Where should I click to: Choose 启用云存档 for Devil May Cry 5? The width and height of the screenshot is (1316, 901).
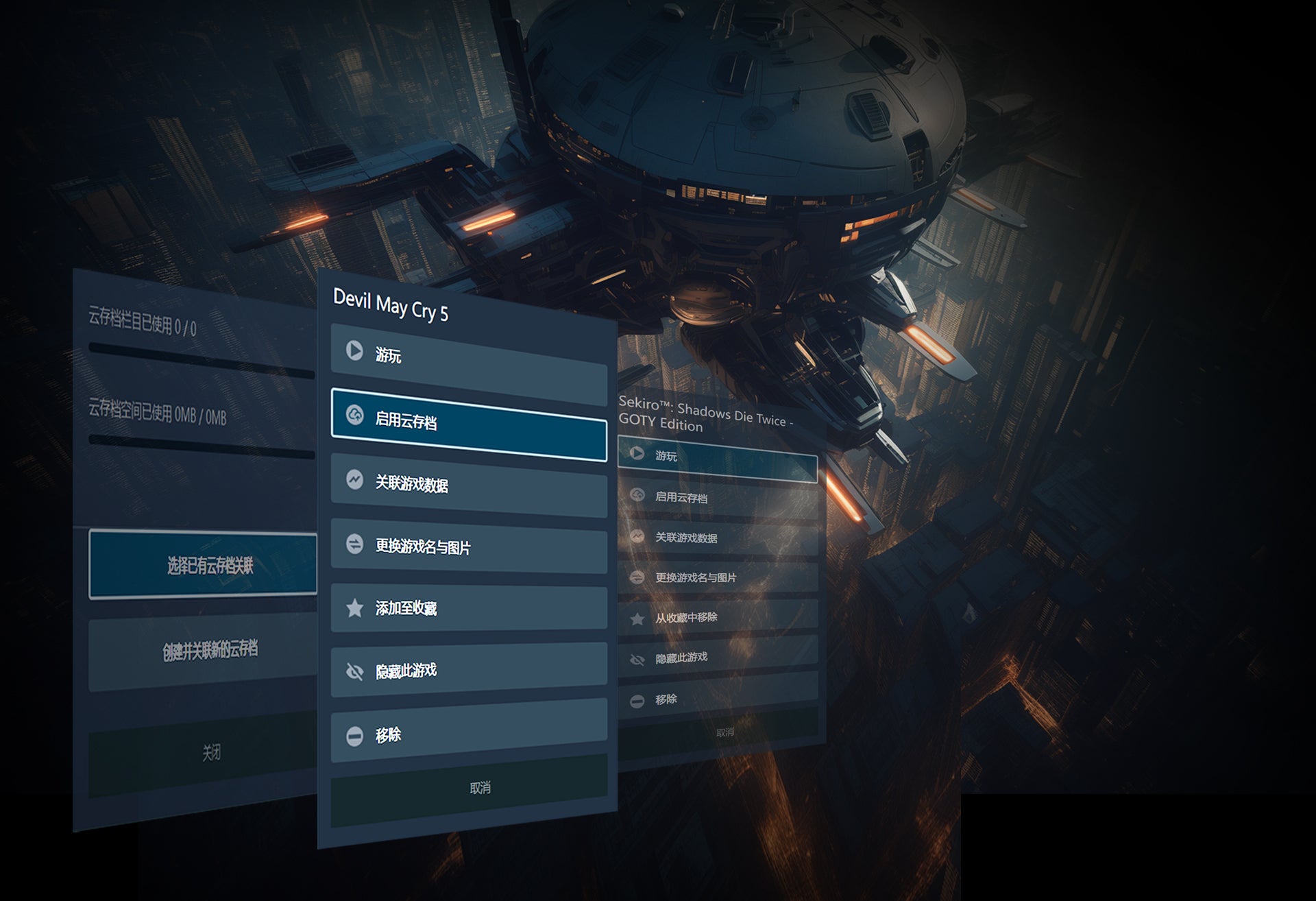(x=469, y=423)
